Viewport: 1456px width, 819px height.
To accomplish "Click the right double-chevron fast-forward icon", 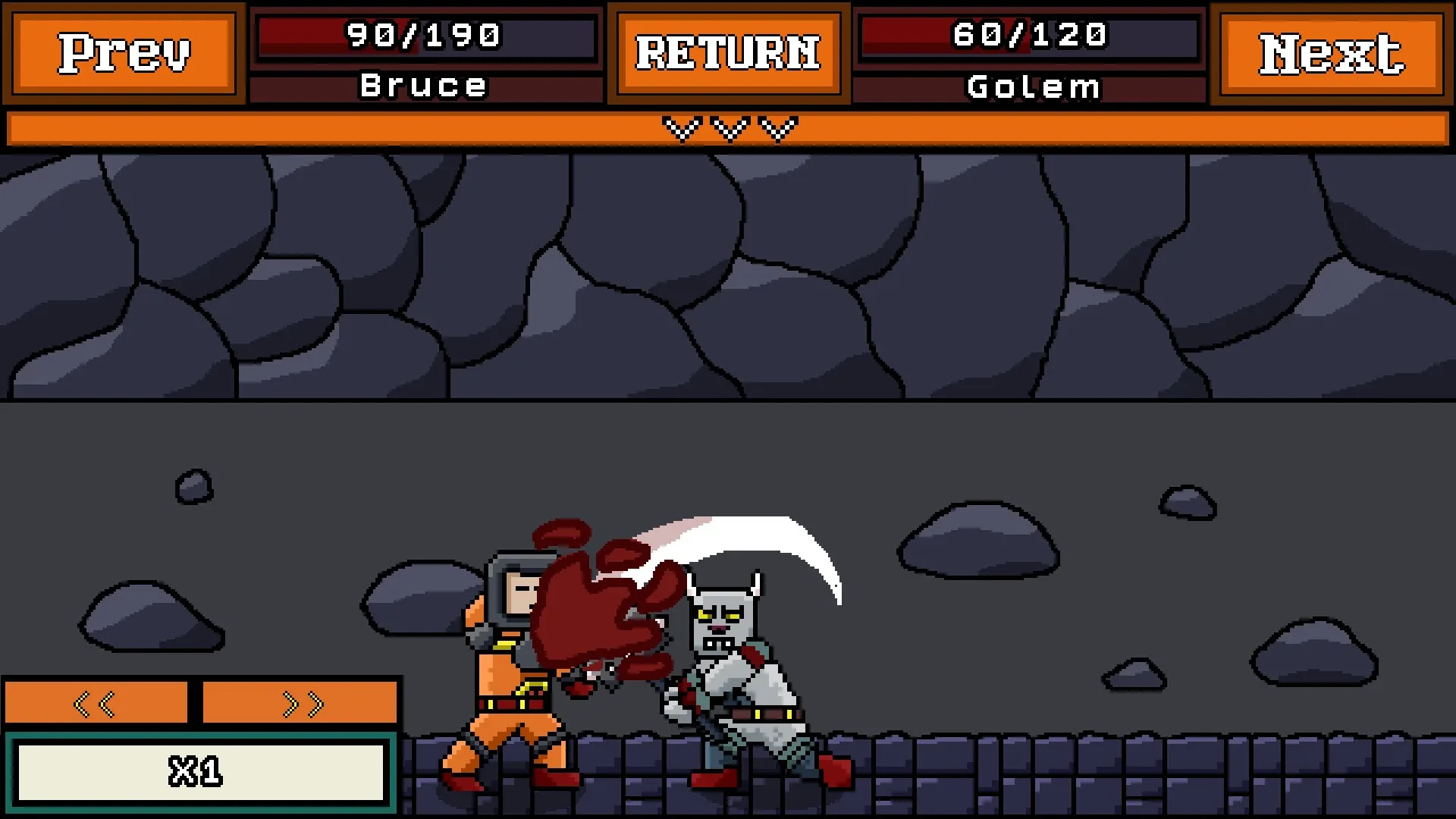I will 300,701.
